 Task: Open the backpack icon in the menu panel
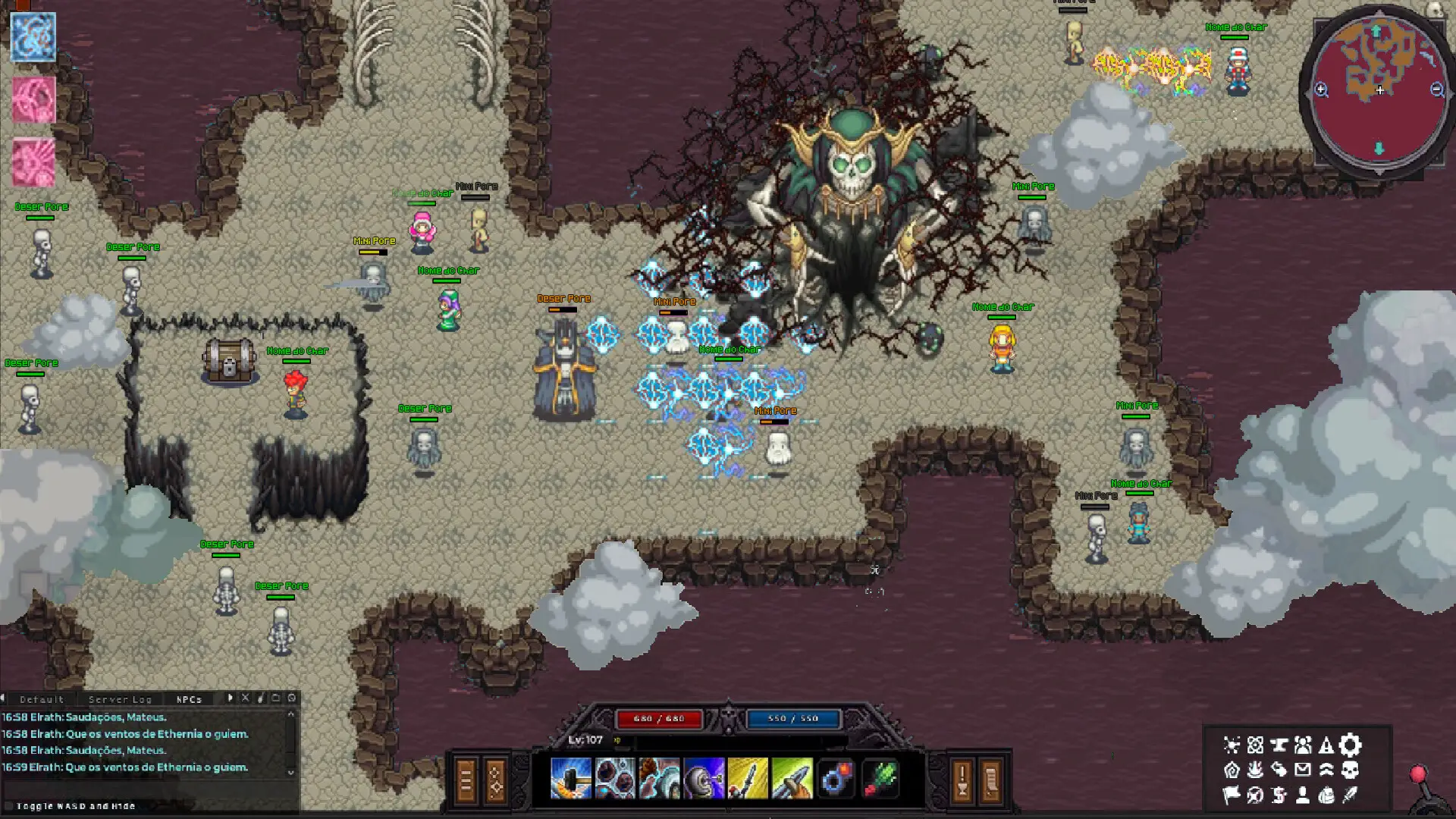pos(1326,796)
